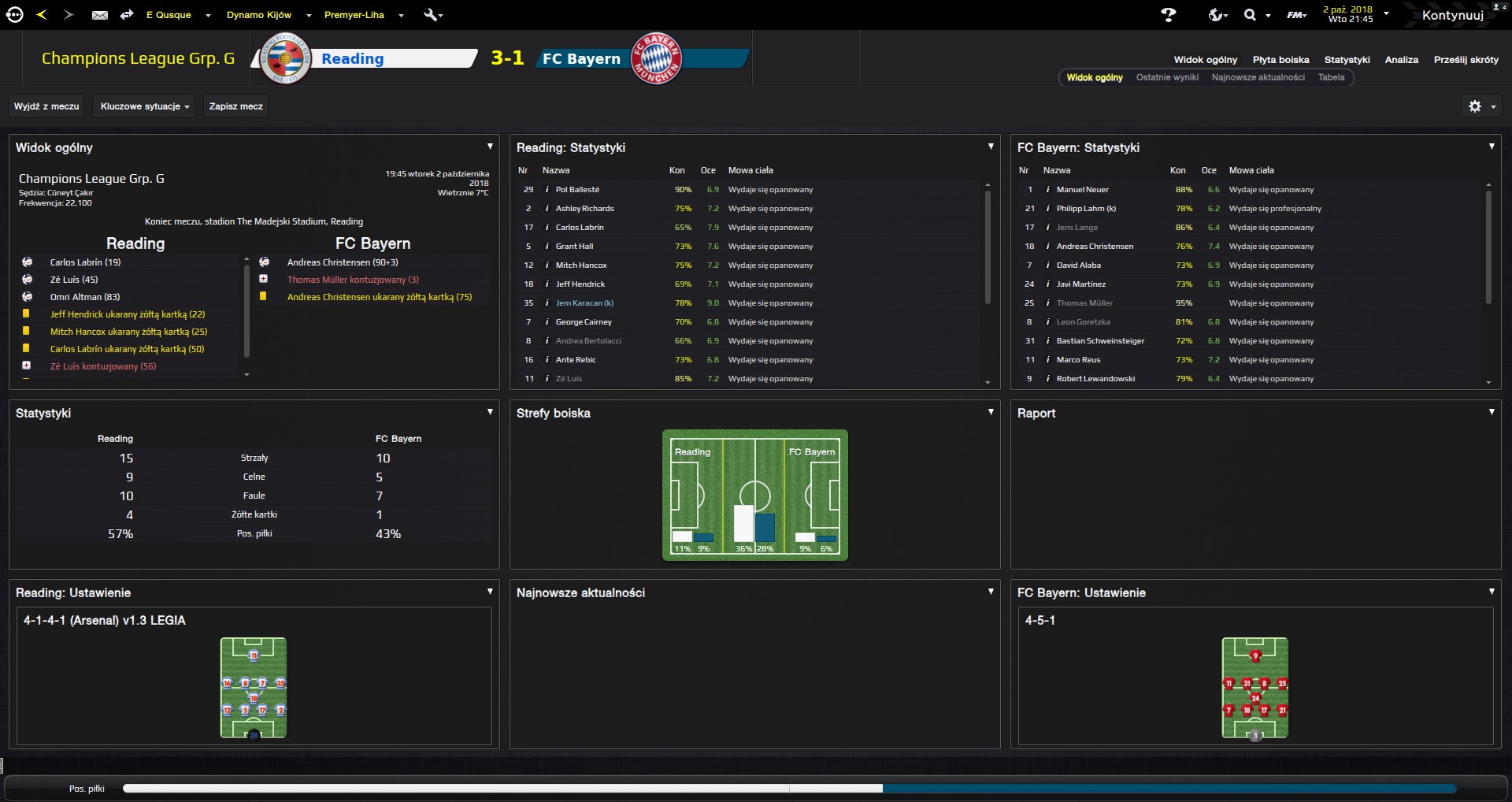The image size is (1512, 802).
Task: Select player Jem Karacan in Reading stats
Action: (x=584, y=303)
